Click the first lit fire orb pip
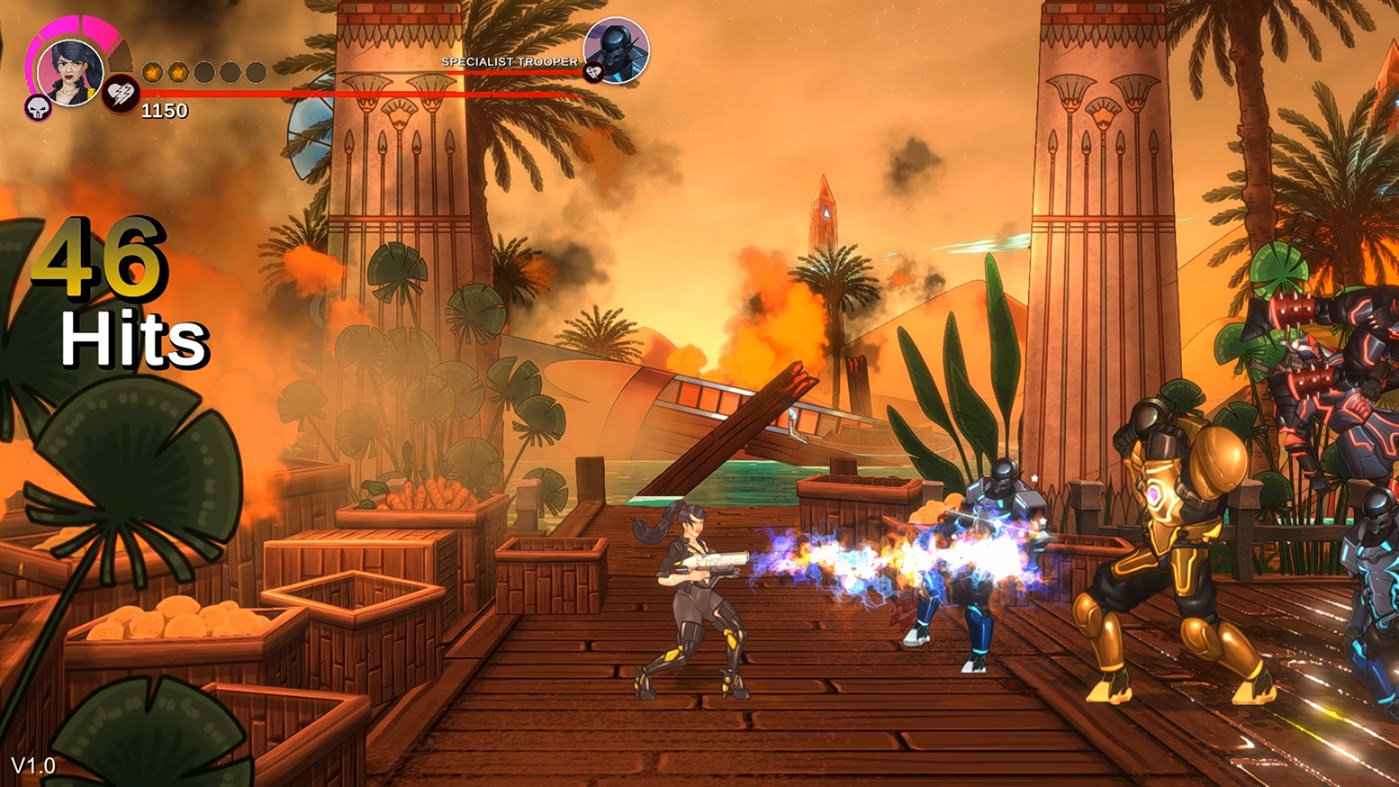This screenshot has width=1399, height=787. coord(152,72)
